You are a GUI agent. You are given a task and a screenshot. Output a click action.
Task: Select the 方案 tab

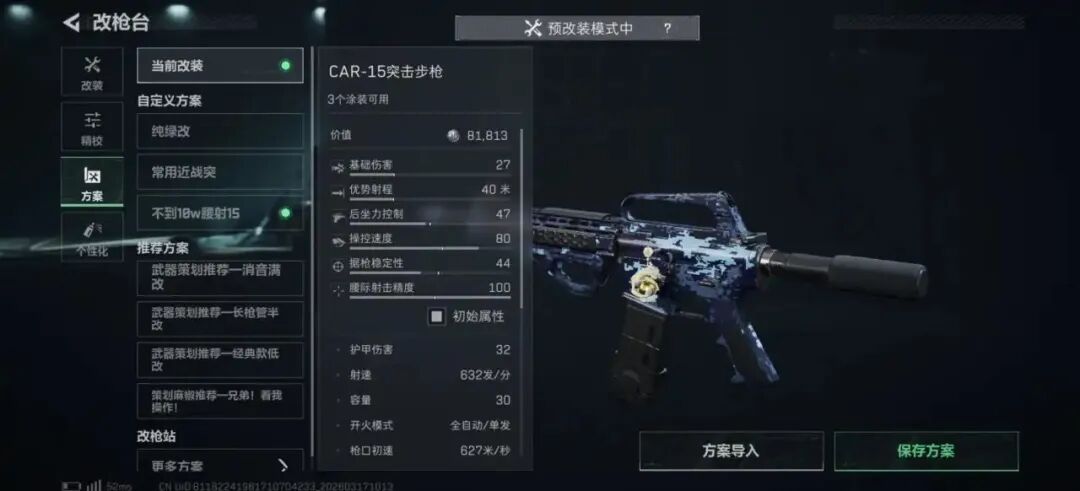(92, 182)
